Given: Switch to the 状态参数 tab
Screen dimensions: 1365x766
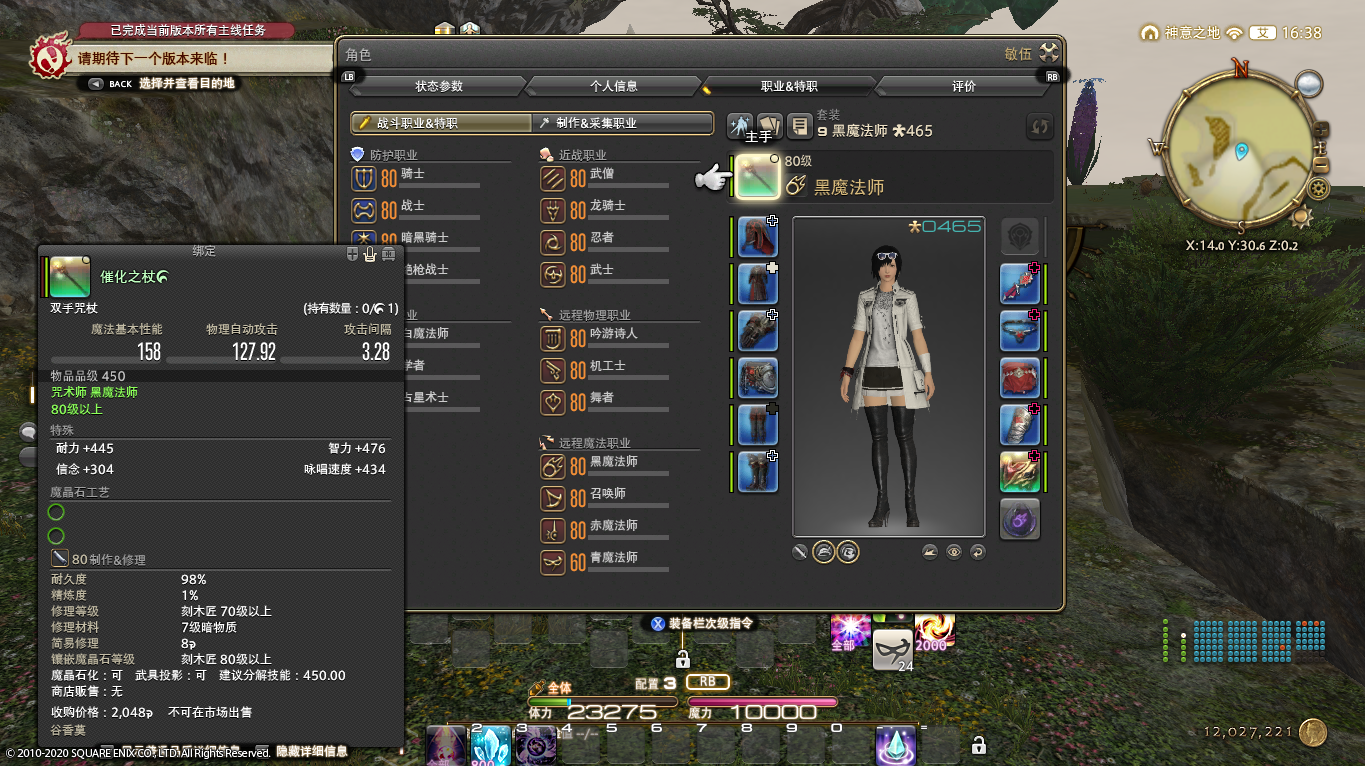Looking at the screenshot, I should click(438, 86).
